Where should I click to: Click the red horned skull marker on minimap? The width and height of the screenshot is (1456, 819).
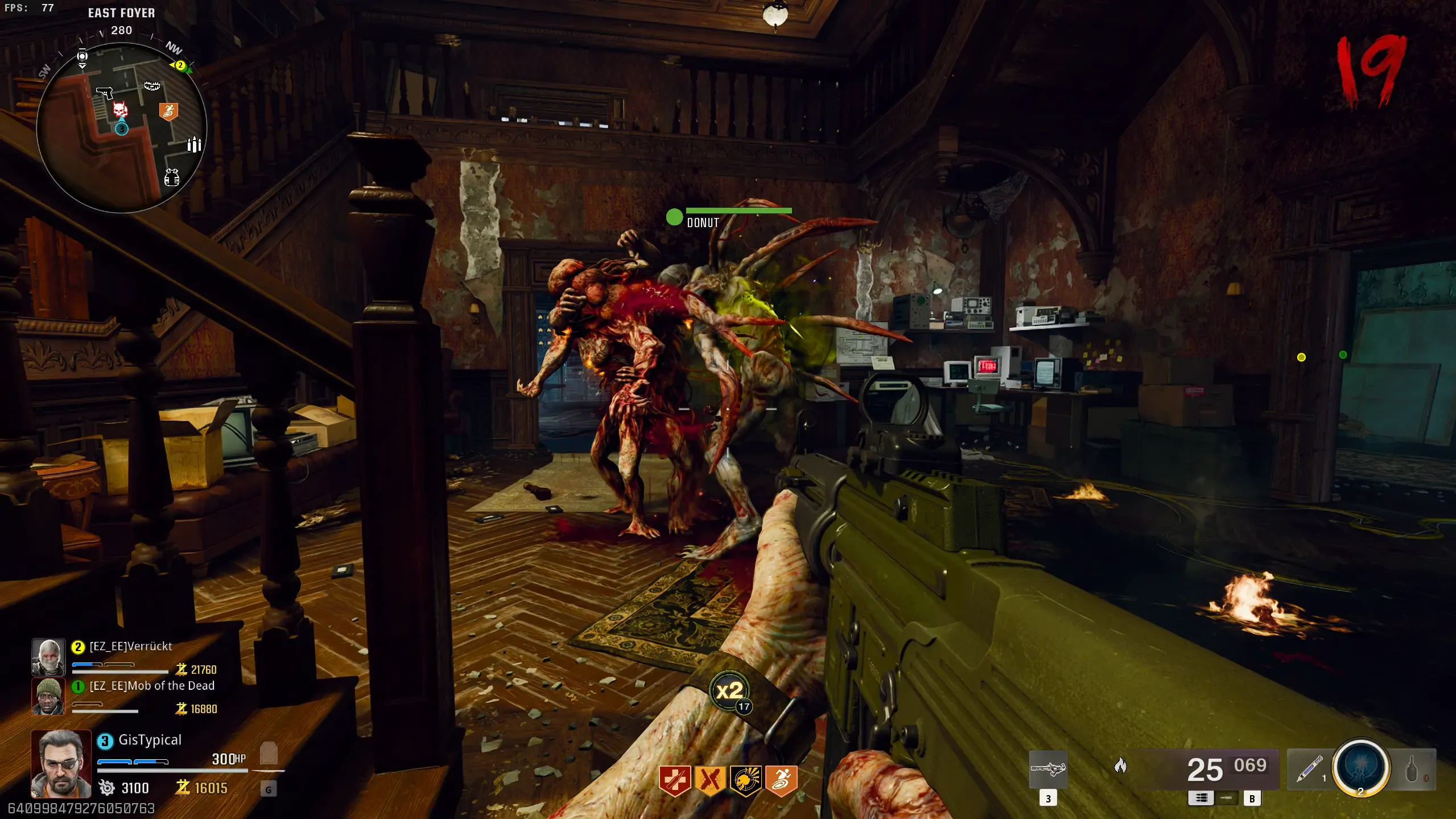(120, 109)
